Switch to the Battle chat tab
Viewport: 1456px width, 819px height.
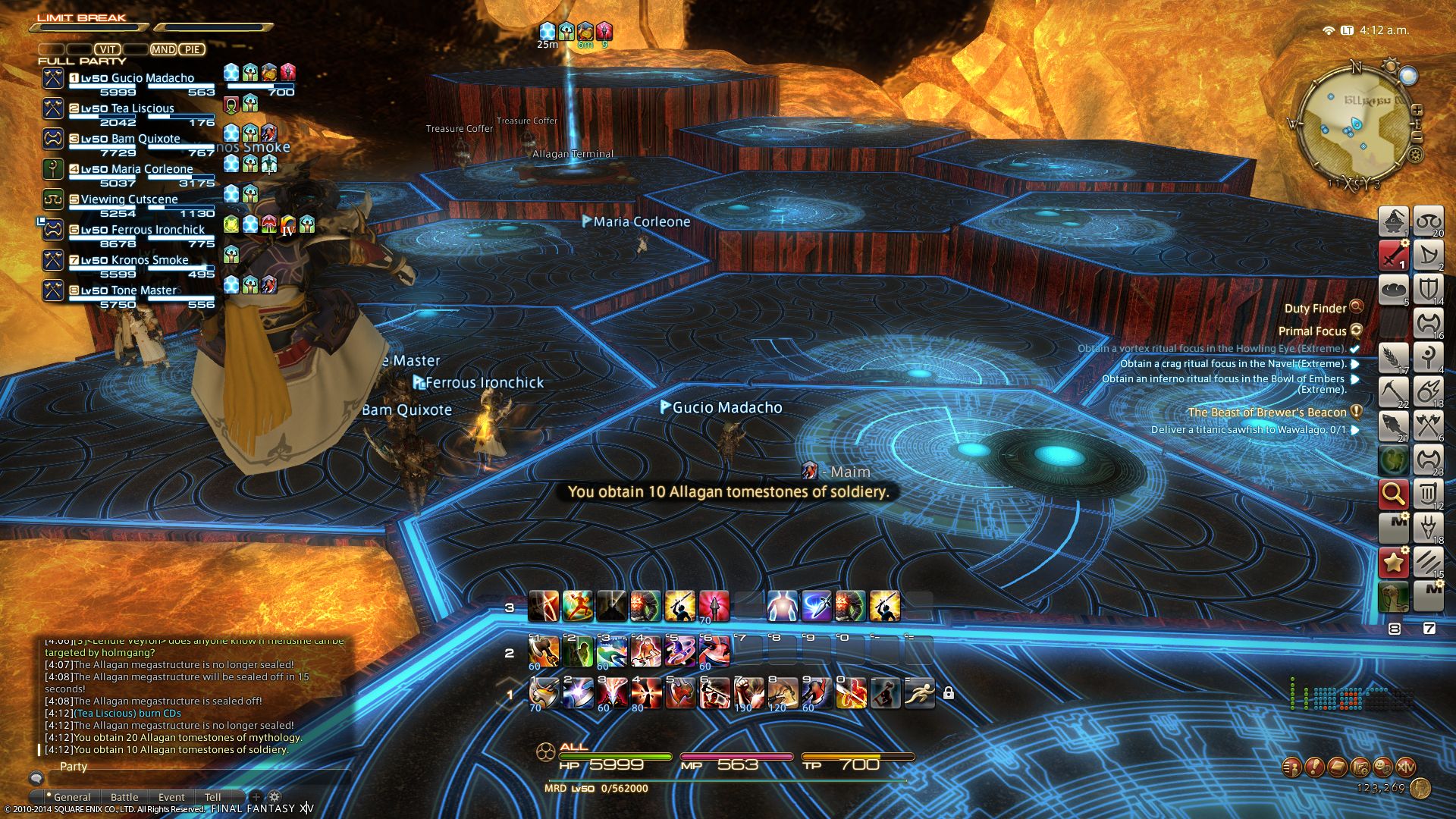(x=124, y=797)
